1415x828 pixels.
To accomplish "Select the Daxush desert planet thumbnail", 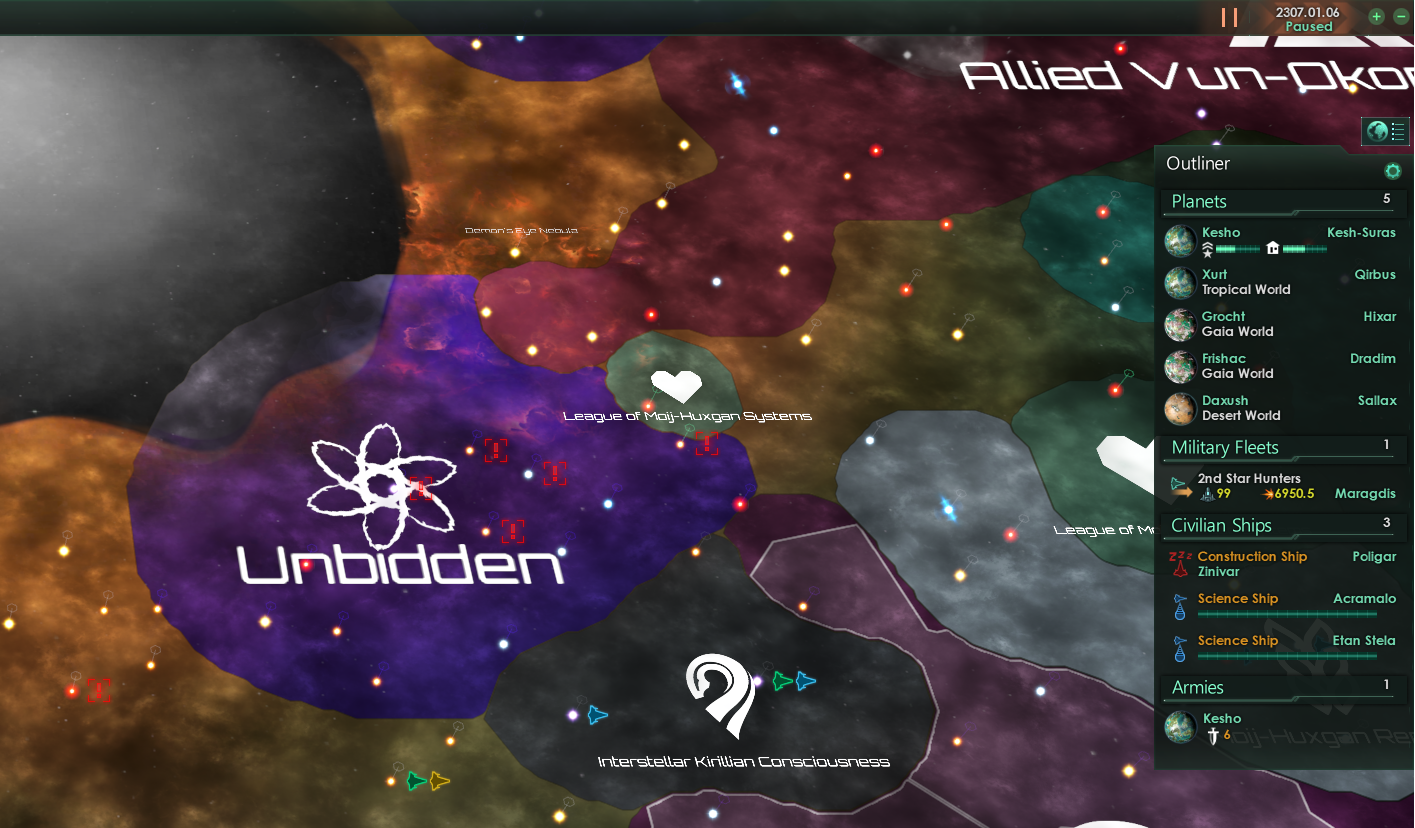I will [1180, 408].
